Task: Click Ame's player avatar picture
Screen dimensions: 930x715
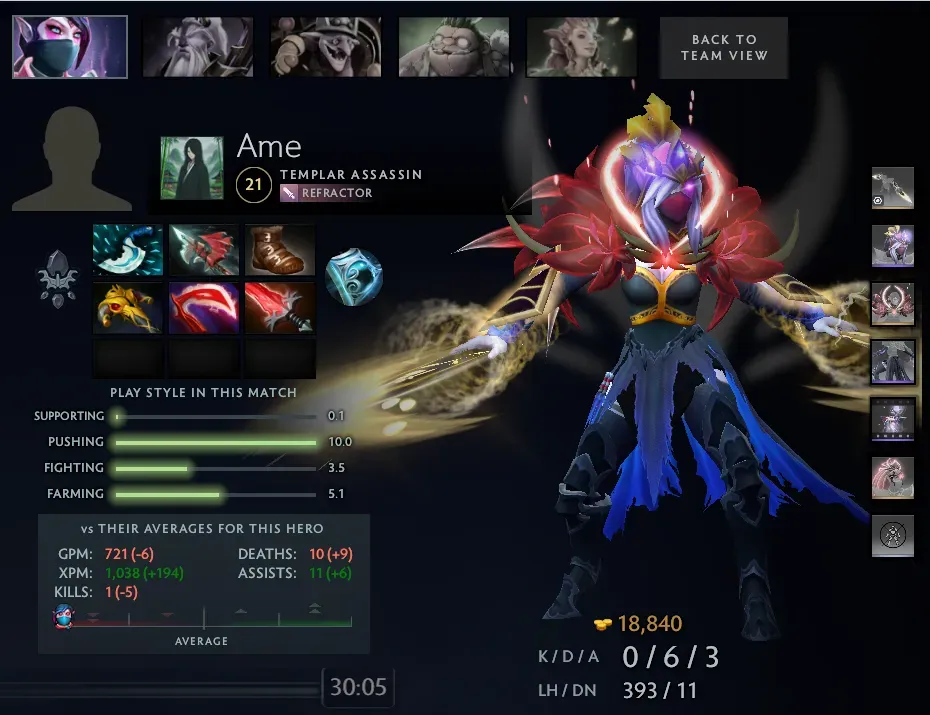Action: pyautogui.click(x=191, y=168)
